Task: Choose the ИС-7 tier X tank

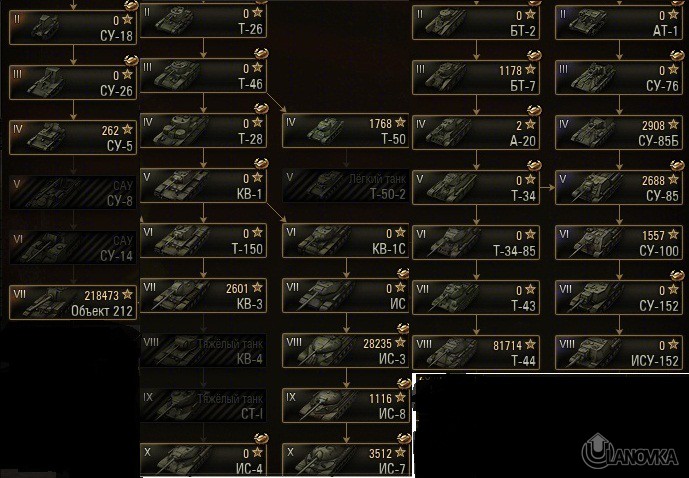Action: 347,459
